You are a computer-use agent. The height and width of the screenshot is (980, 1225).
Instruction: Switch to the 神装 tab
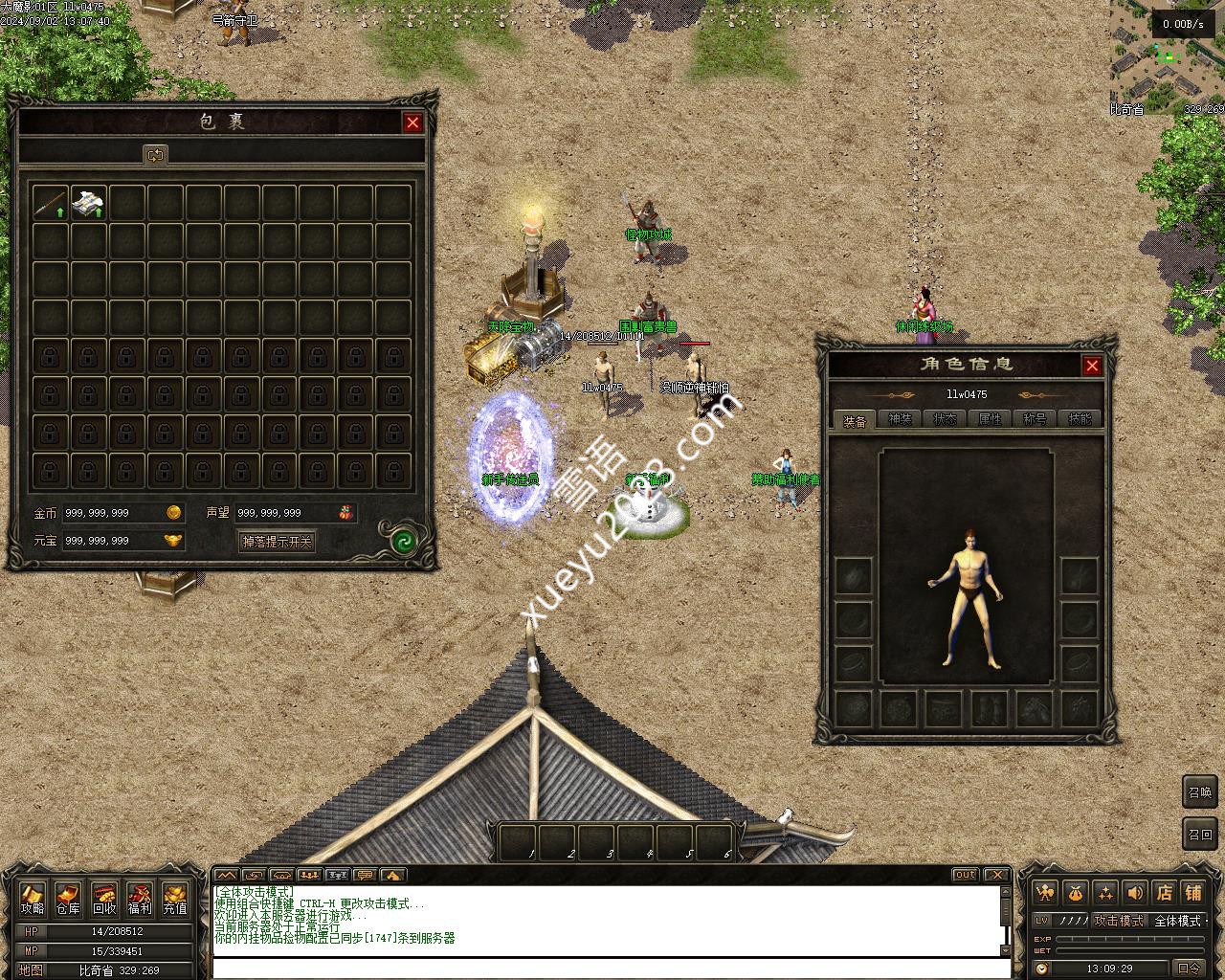tap(900, 419)
